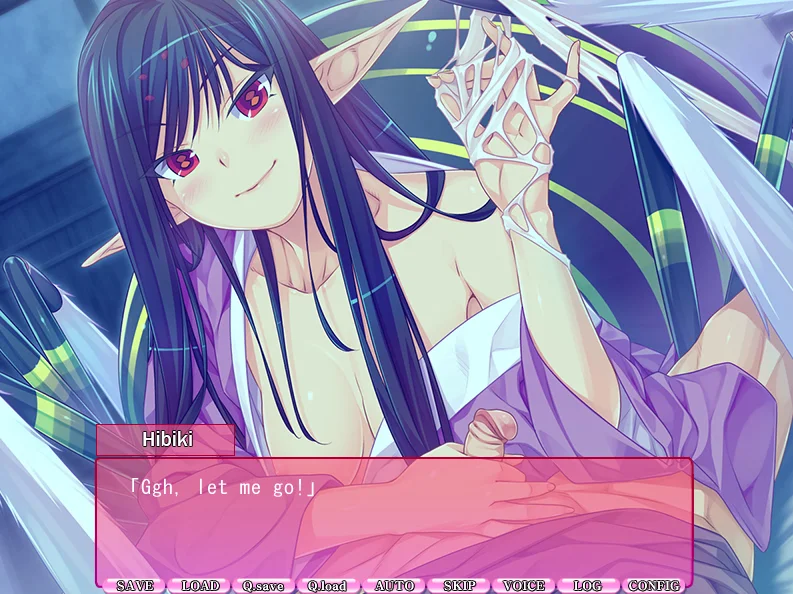The height and width of the screenshot is (594, 793).
Task: Click the VOICE button
Action: (524, 585)
